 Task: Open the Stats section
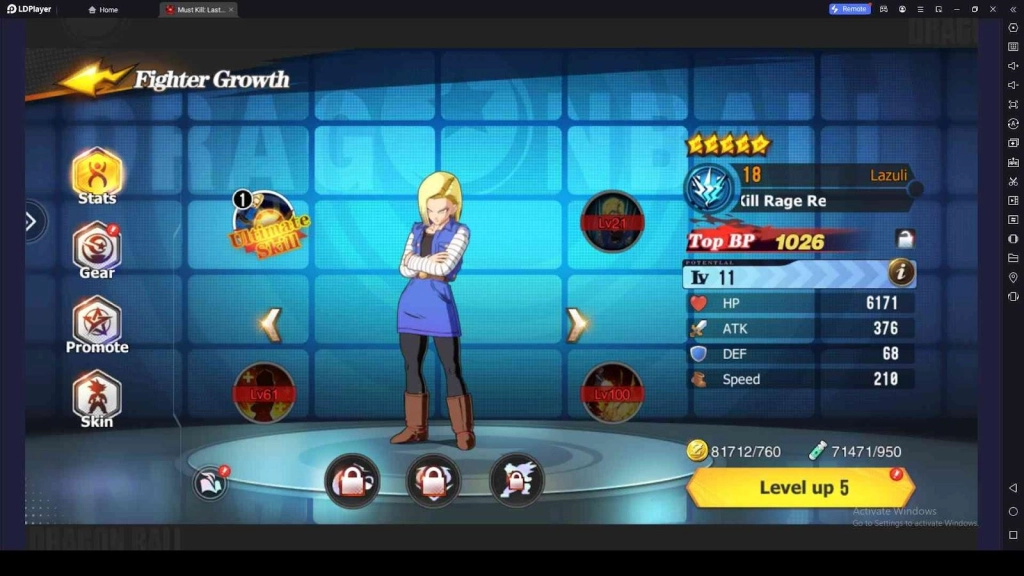click(97, 176)
